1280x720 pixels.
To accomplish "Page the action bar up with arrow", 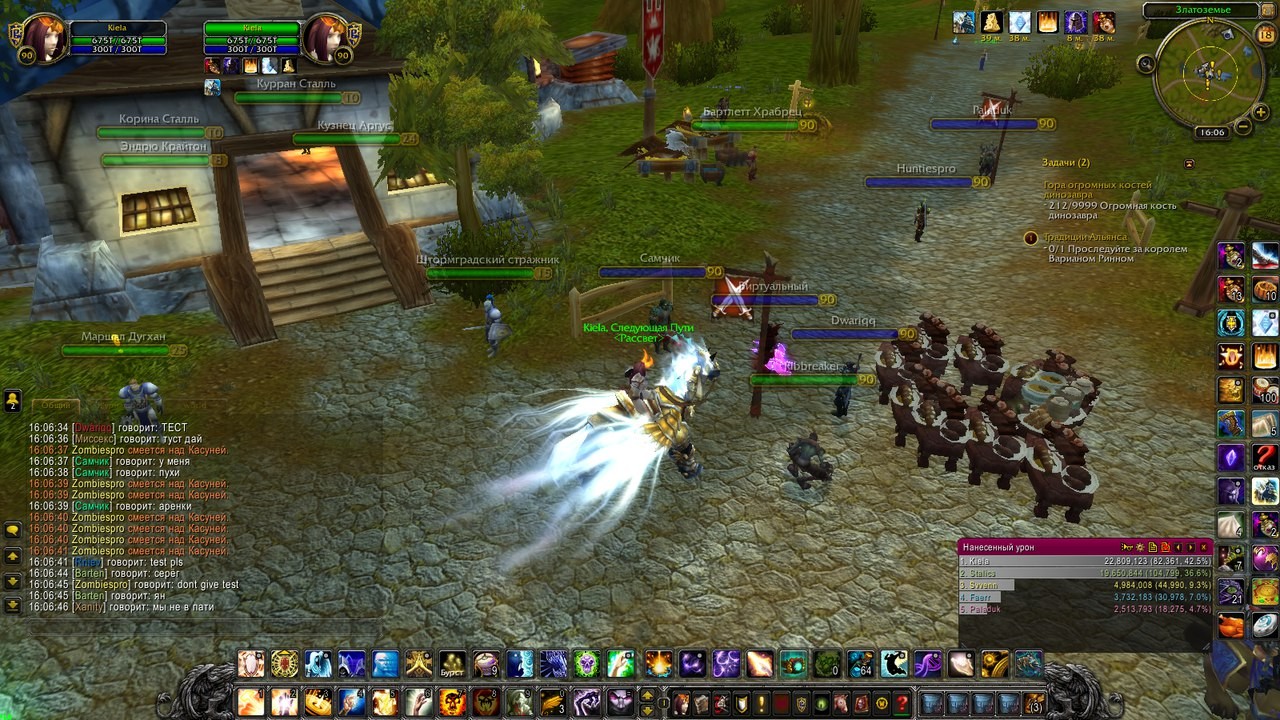I will pos(647,696).
